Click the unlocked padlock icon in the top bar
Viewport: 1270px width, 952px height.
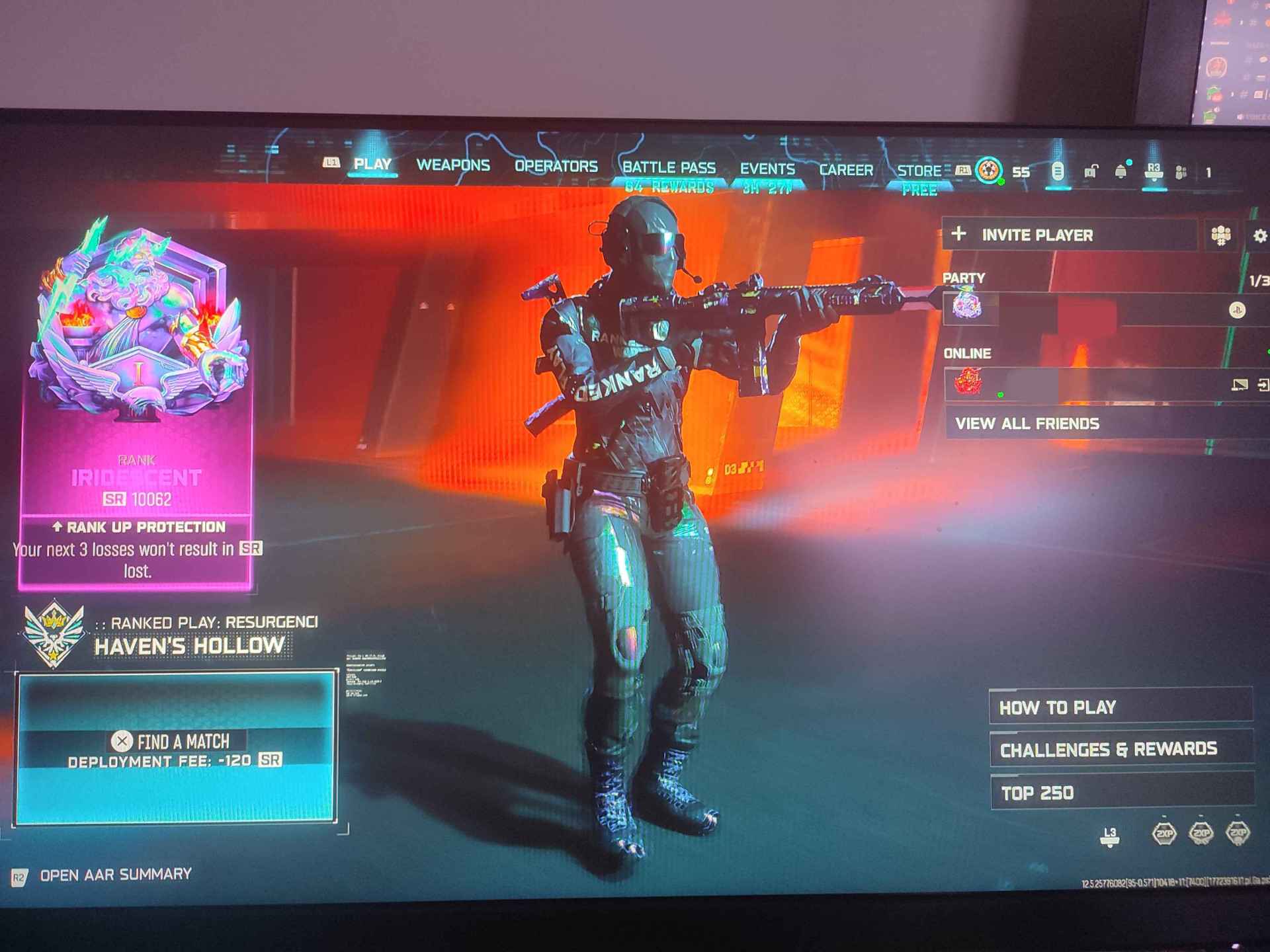coord(1090,171)
